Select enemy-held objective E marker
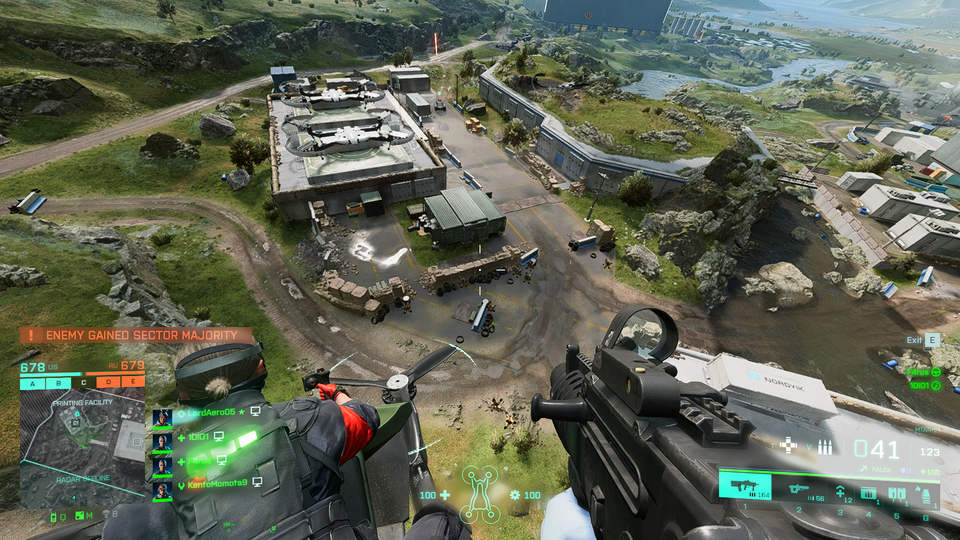960x540 pixels. (132, 383)
